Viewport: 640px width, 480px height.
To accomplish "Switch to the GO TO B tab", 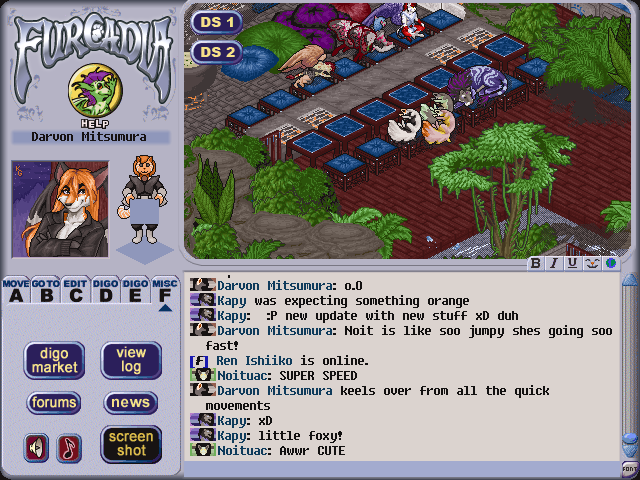I will tap(45, 290).
